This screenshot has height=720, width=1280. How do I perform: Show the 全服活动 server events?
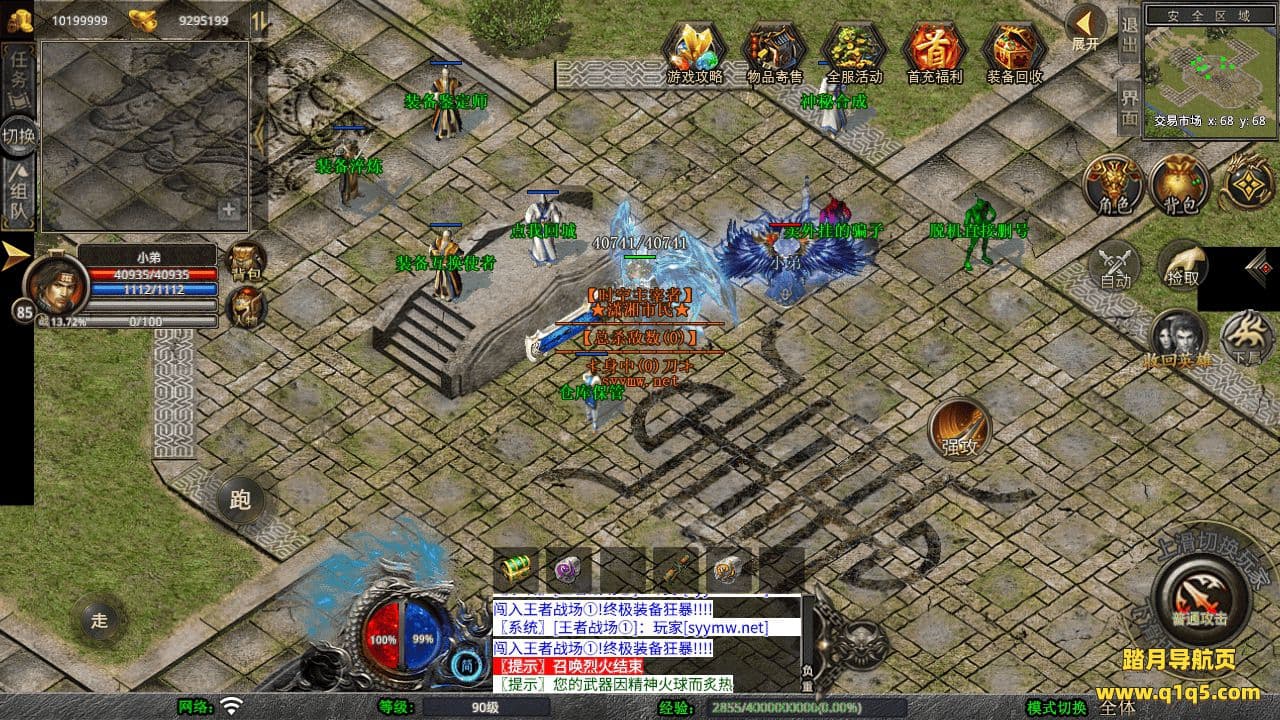(854, 50)
